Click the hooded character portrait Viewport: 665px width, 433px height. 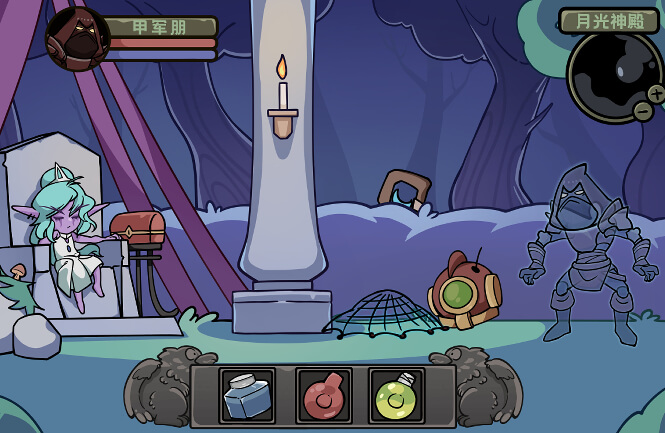coord(77,38)
